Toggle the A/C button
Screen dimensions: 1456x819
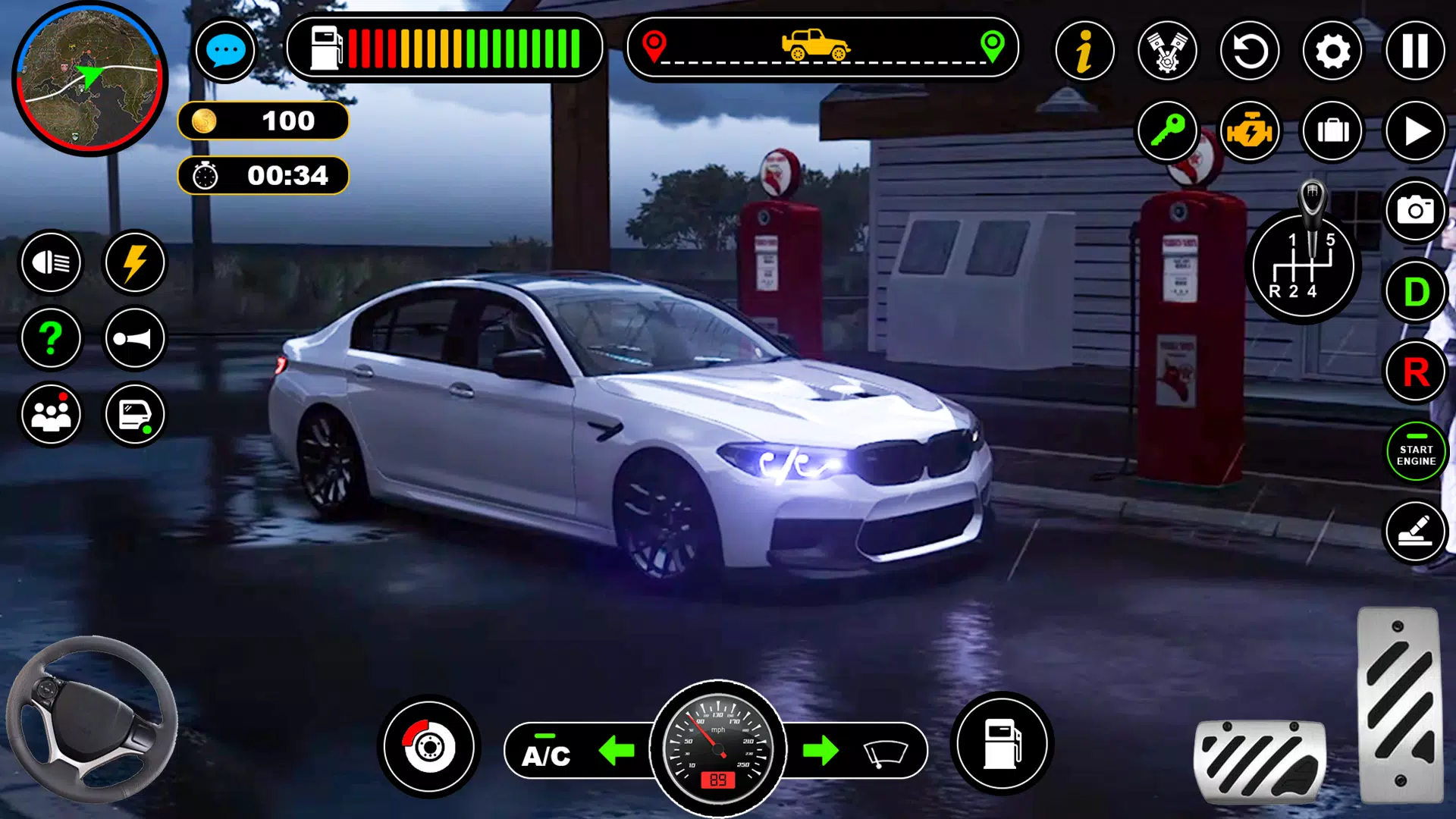[546, 753]
